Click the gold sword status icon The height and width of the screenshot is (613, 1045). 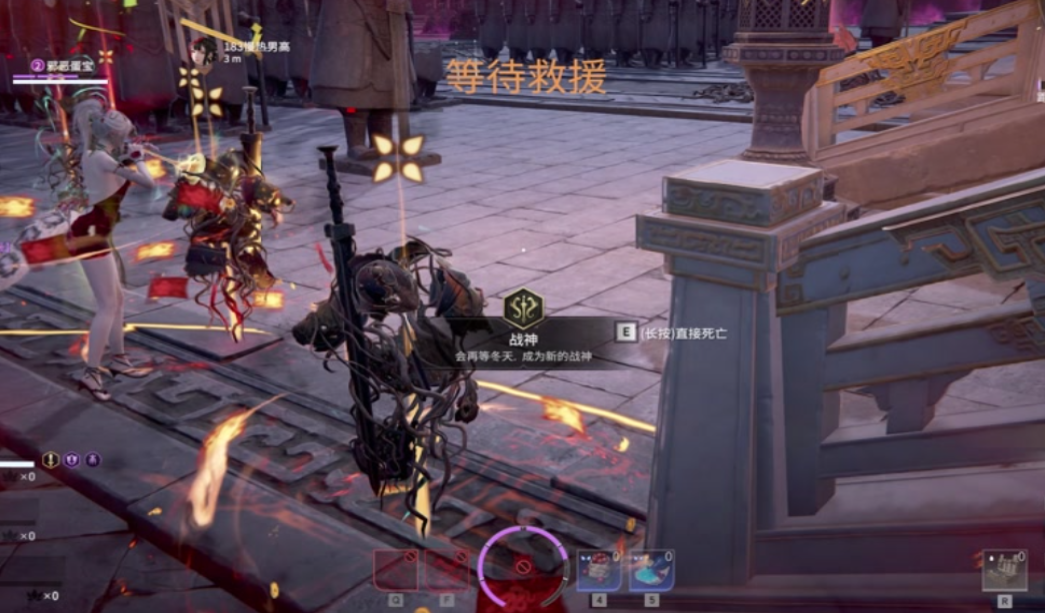pyautogui.click(x=51, y=460)
